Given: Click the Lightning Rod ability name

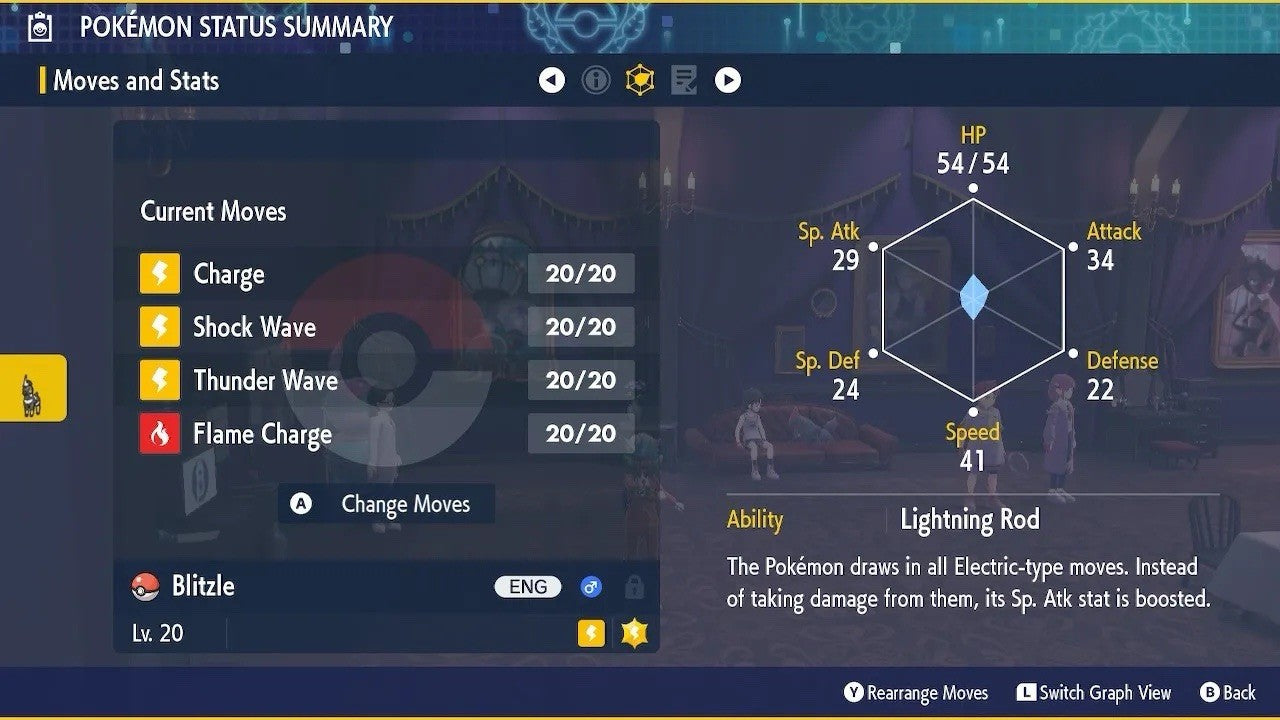Looking at the screenshot, I should click(x=970, y=520).
